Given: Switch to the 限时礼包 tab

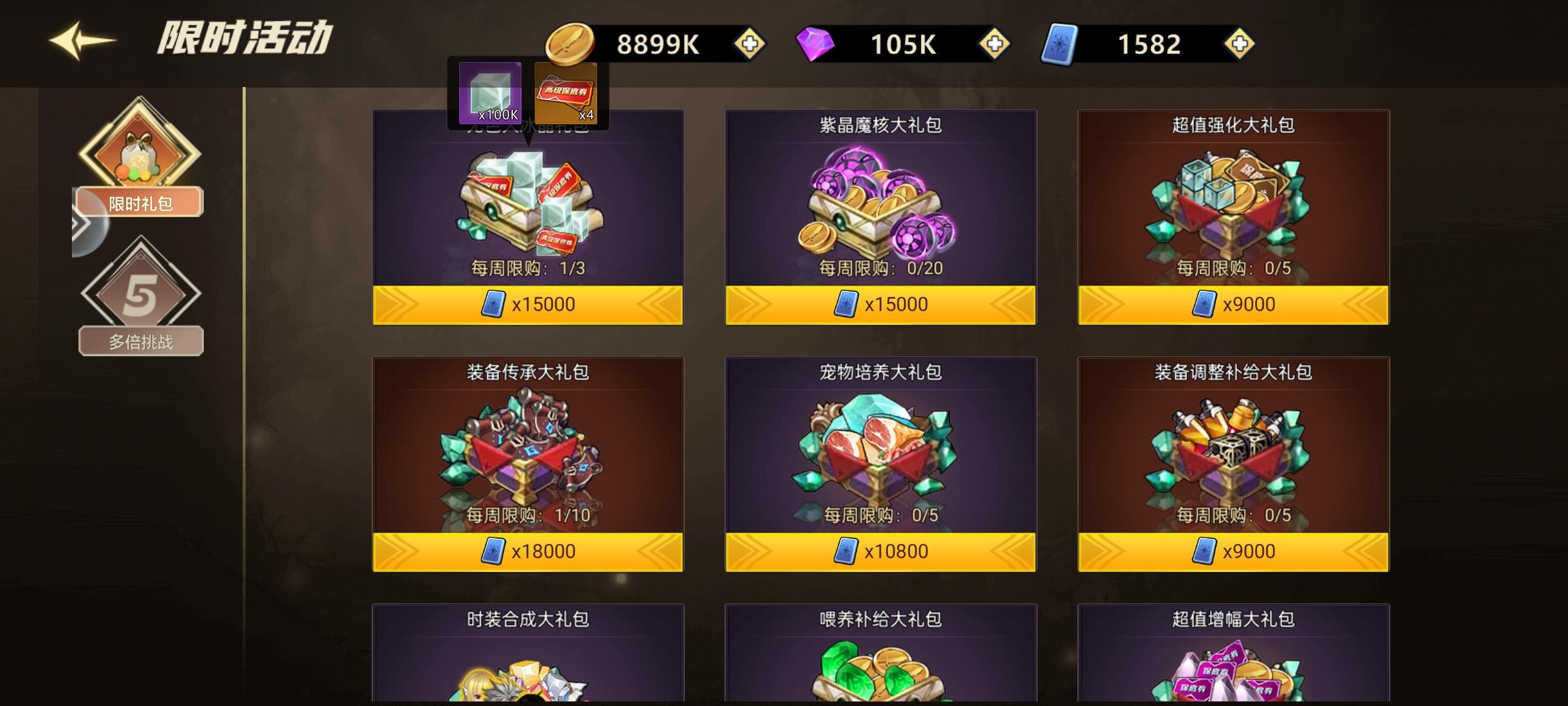Looking at the screenshot, I should [139, 203].
